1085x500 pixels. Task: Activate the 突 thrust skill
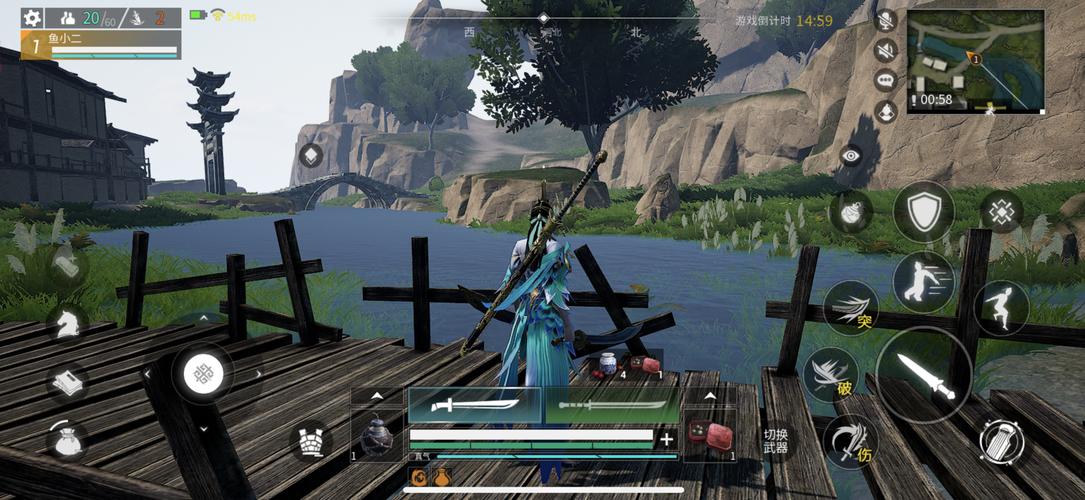pyautogui.click(x=851, y=308)
